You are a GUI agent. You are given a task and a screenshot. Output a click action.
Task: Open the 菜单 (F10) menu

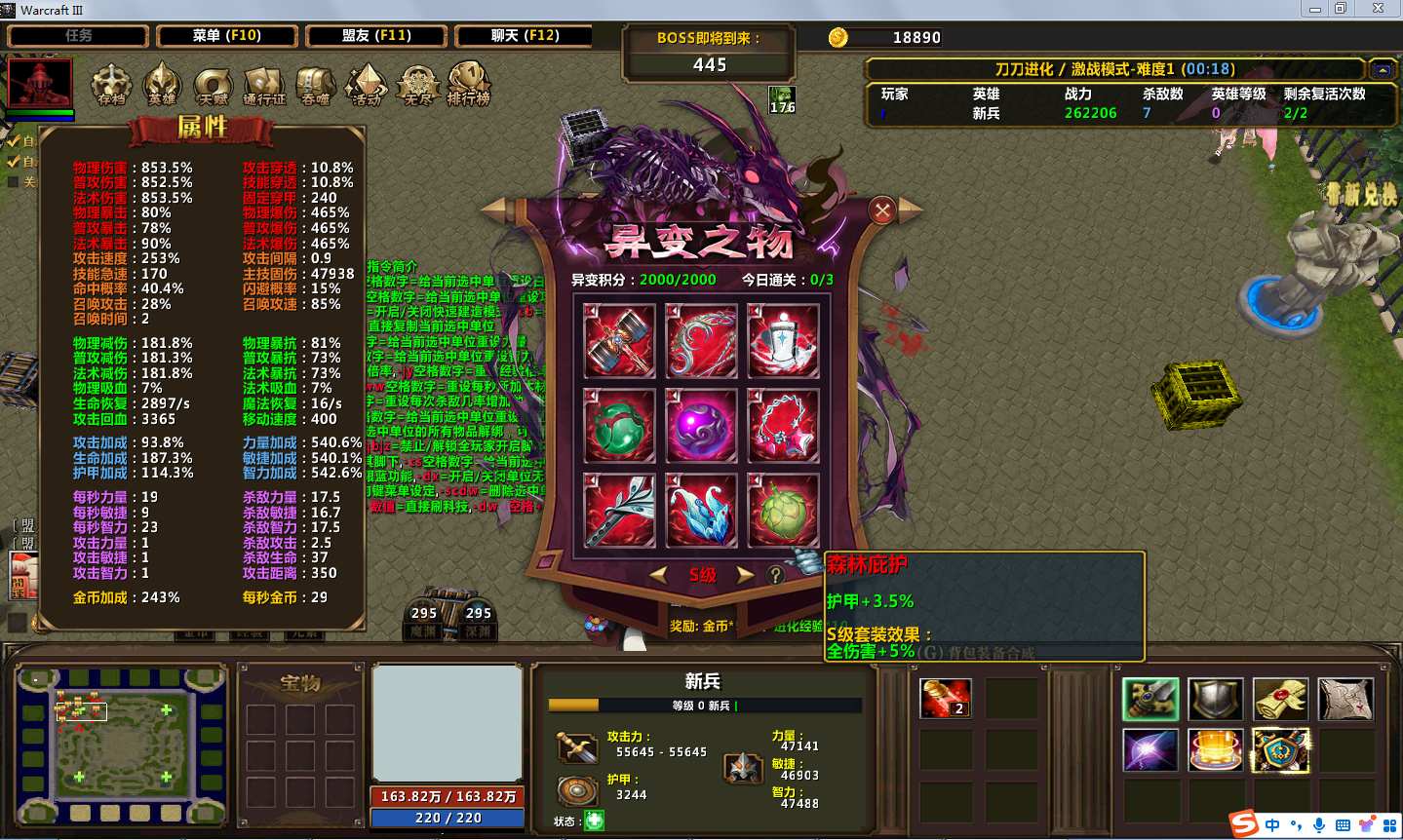pyautogui.click(x=226, y=36)
